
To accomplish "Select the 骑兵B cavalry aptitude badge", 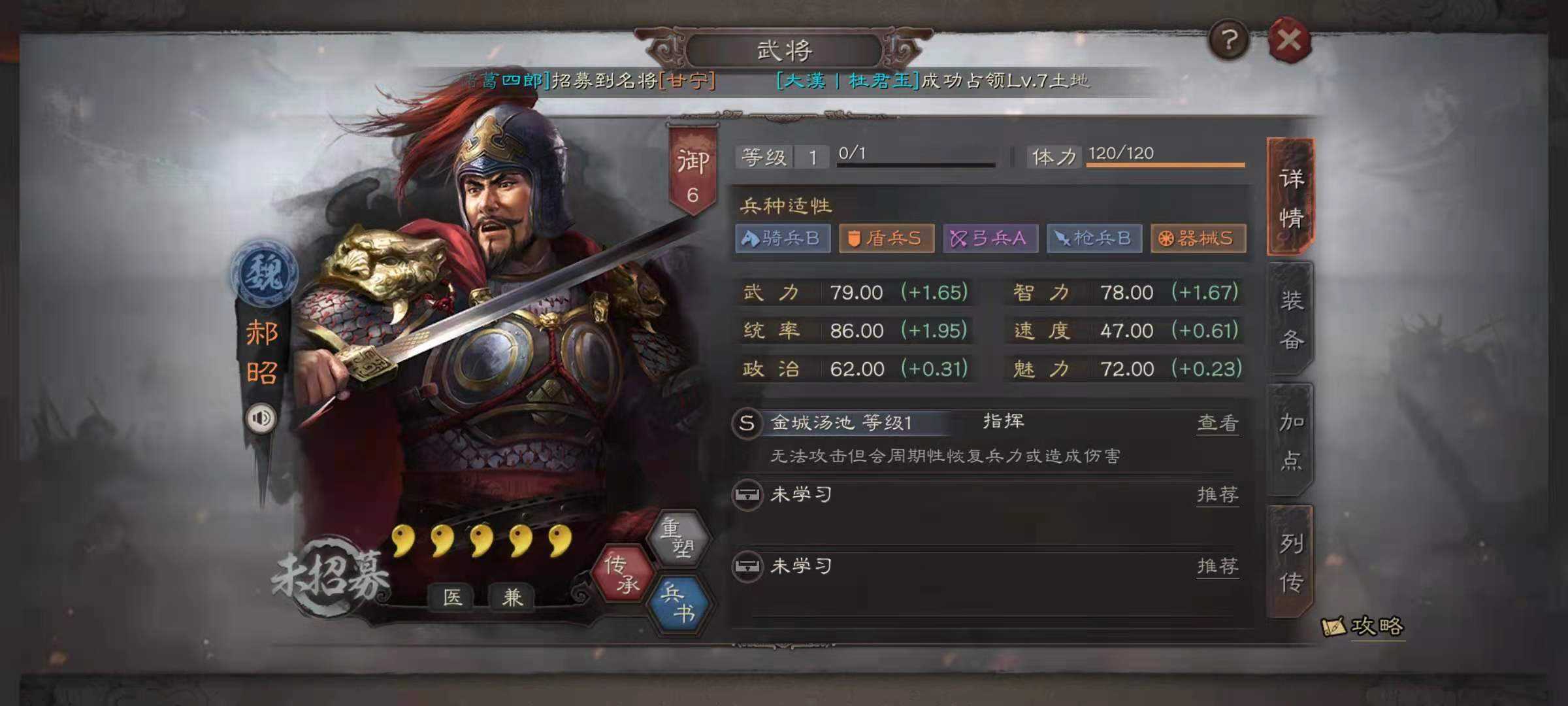I will click(784, 239).
